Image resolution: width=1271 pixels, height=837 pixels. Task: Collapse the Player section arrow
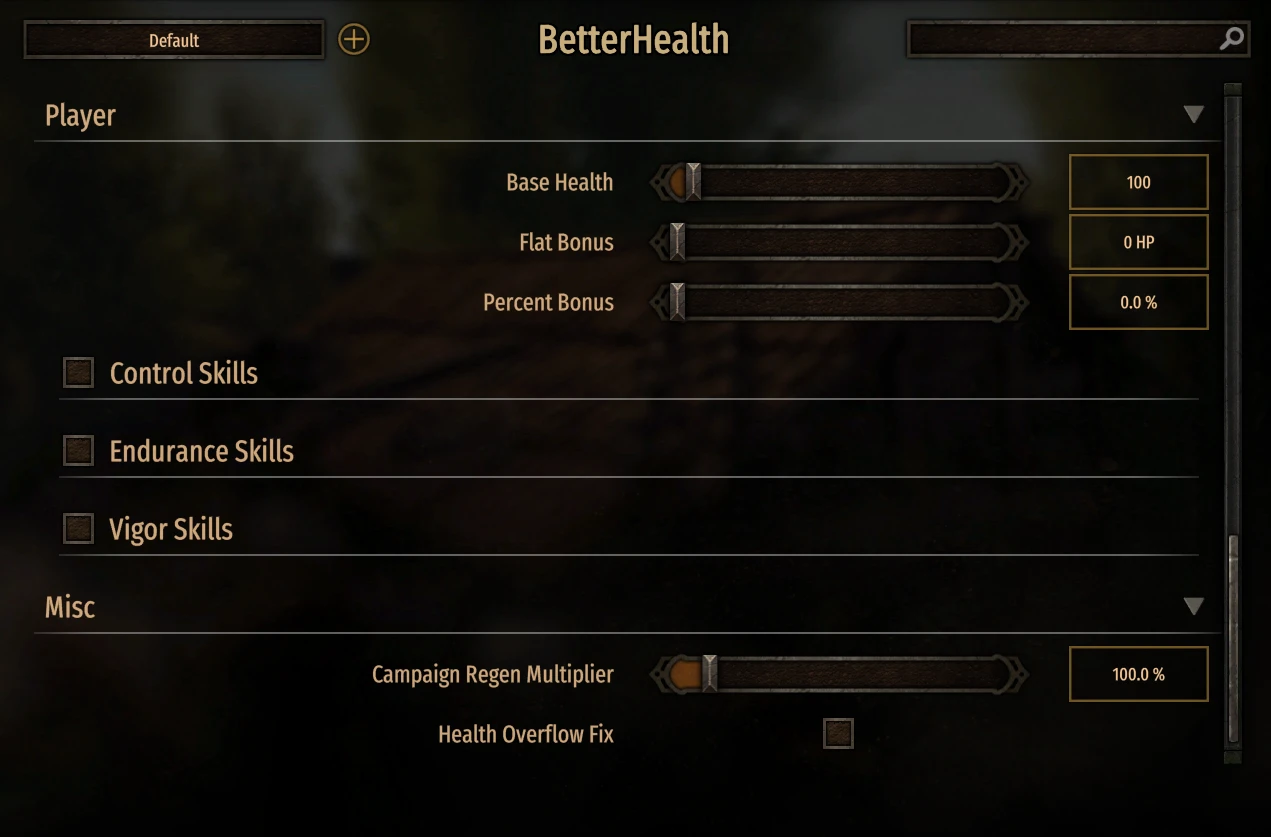coord(1193,115)
